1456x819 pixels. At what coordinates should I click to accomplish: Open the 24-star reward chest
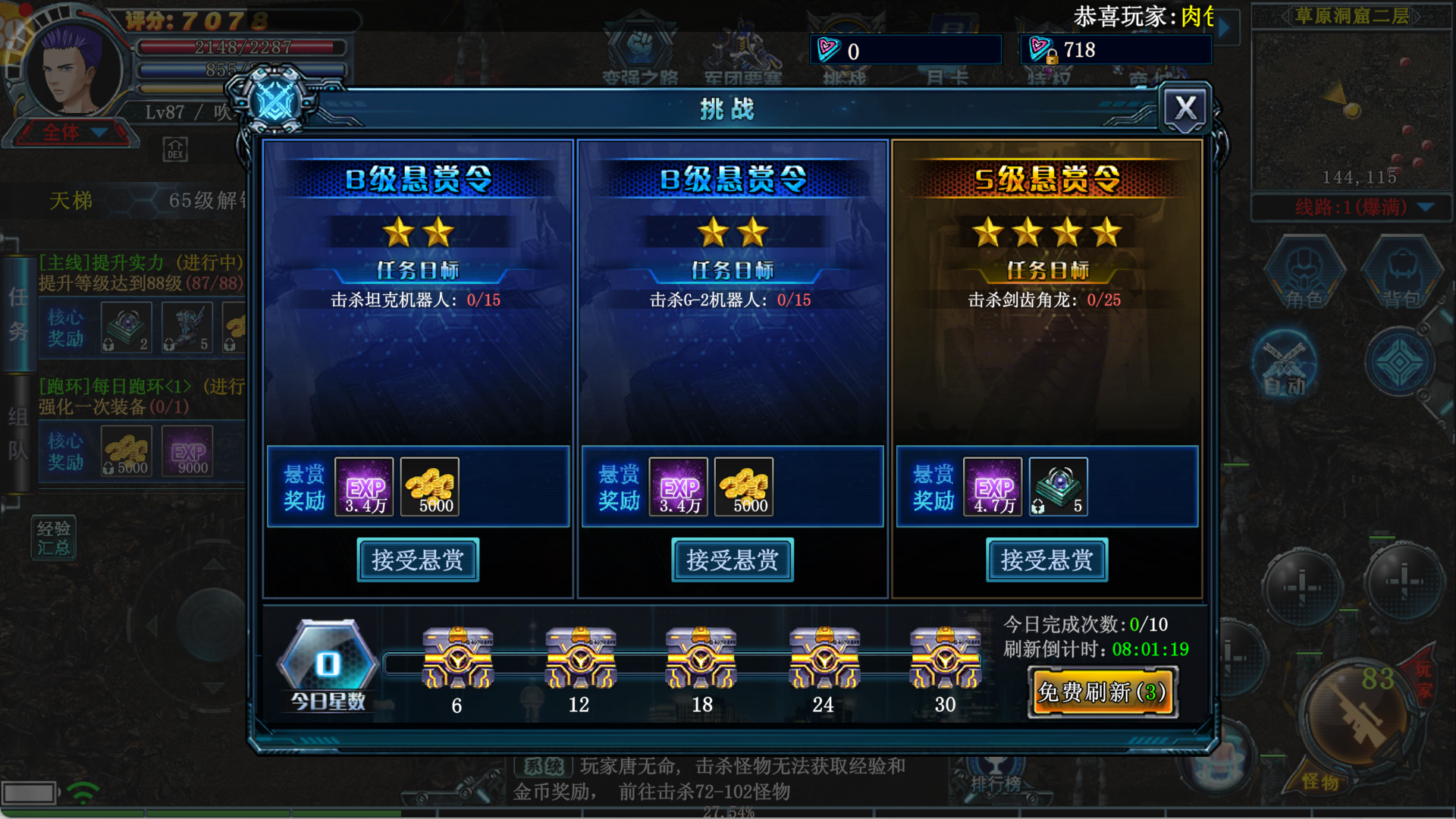(824, 657)
